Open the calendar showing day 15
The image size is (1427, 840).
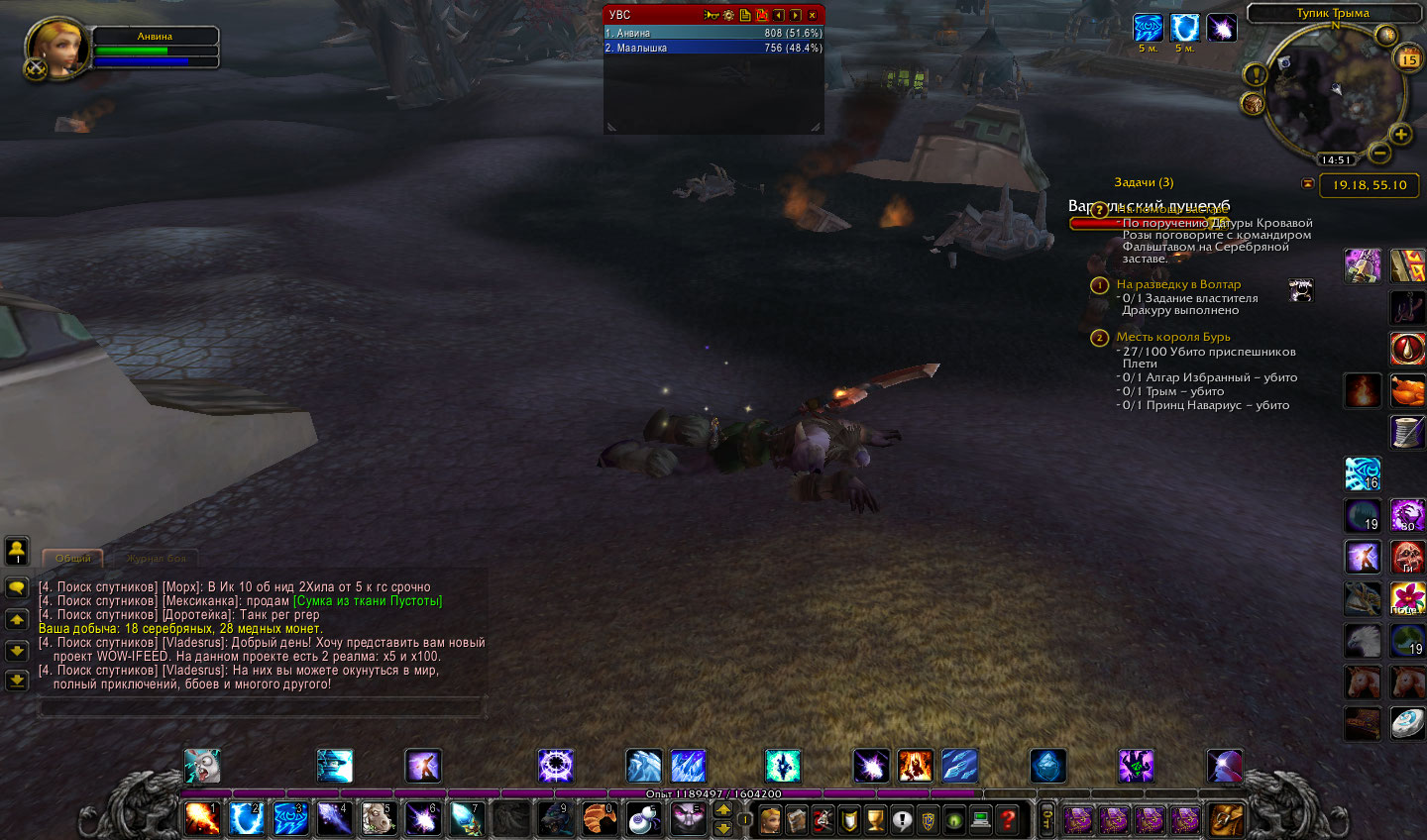1408,59
